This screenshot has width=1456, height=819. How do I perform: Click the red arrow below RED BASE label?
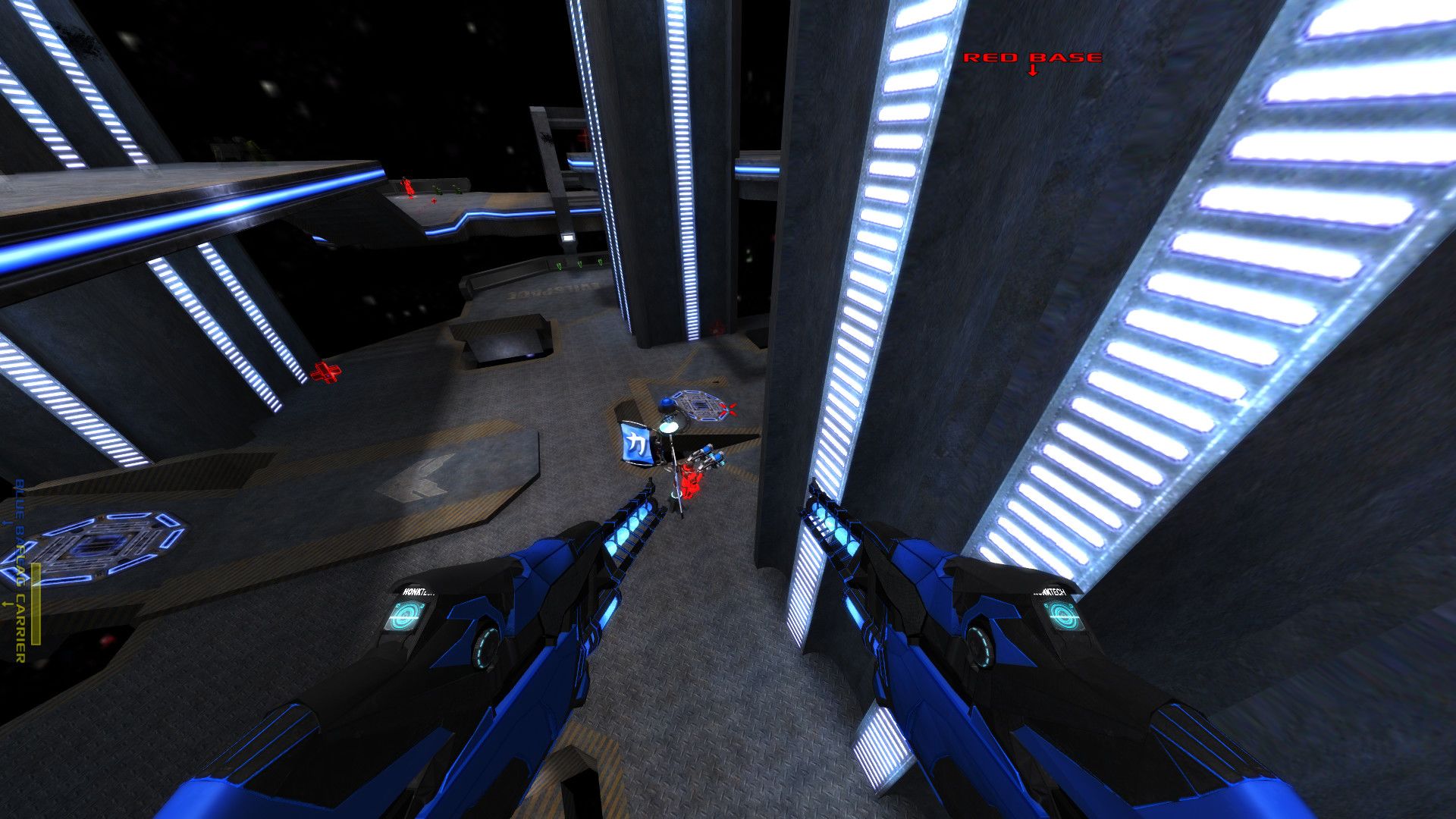[1031, 72]
